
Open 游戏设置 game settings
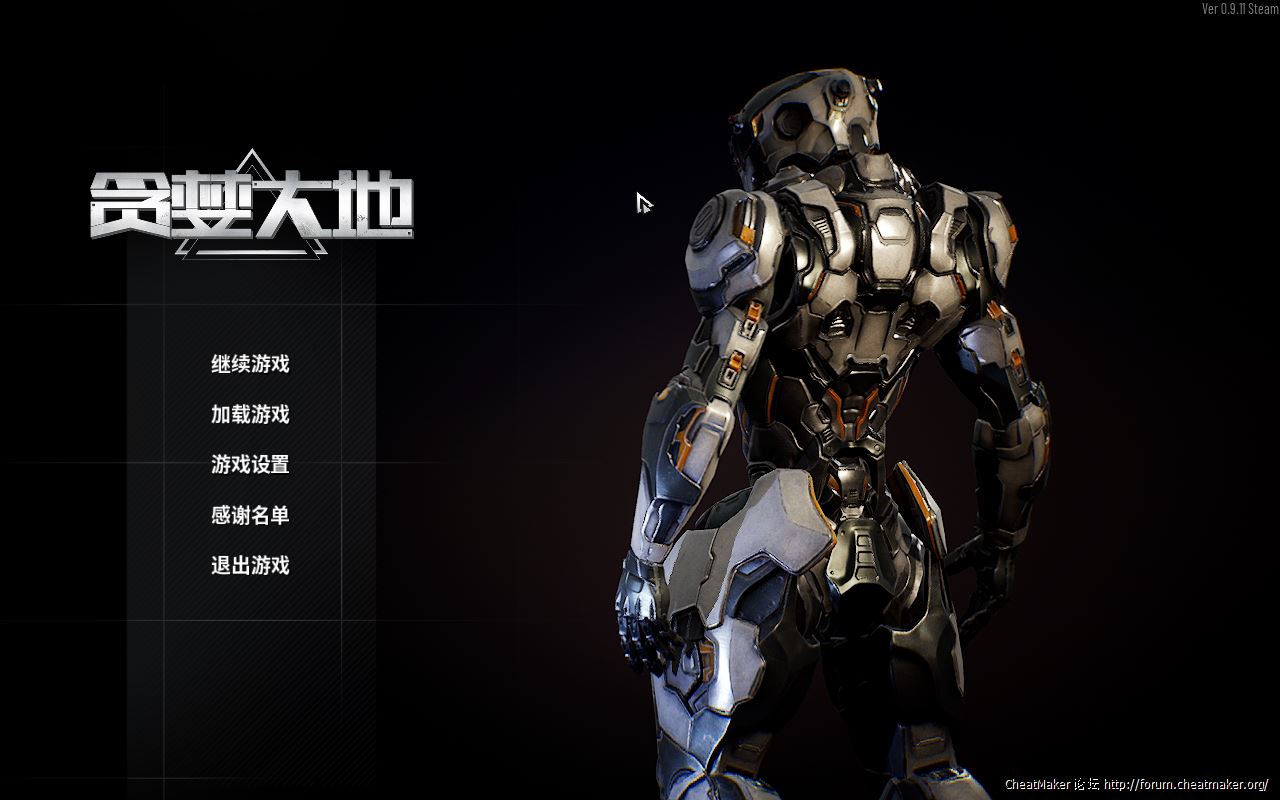pyautogui.click(x=250, y=465)
